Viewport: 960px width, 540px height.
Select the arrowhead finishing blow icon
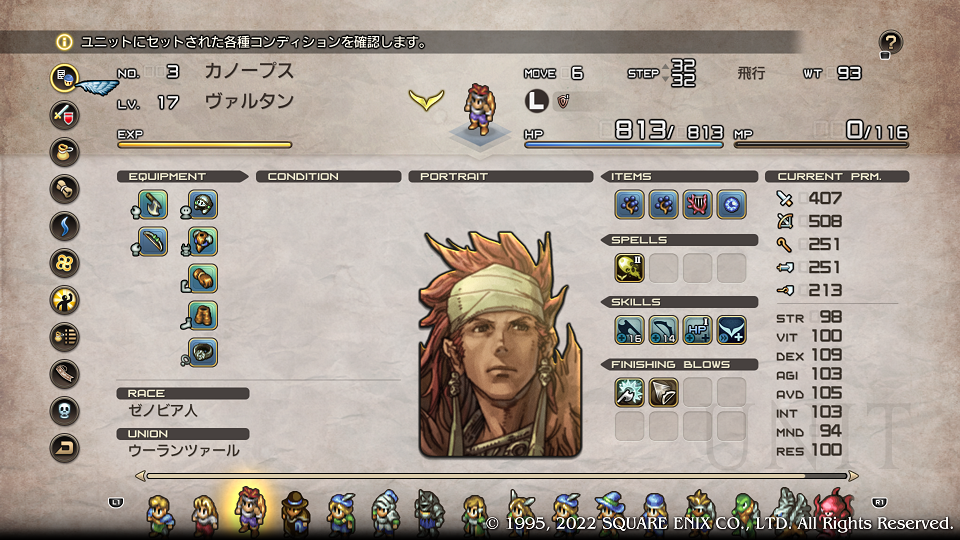tap(663, 391)
